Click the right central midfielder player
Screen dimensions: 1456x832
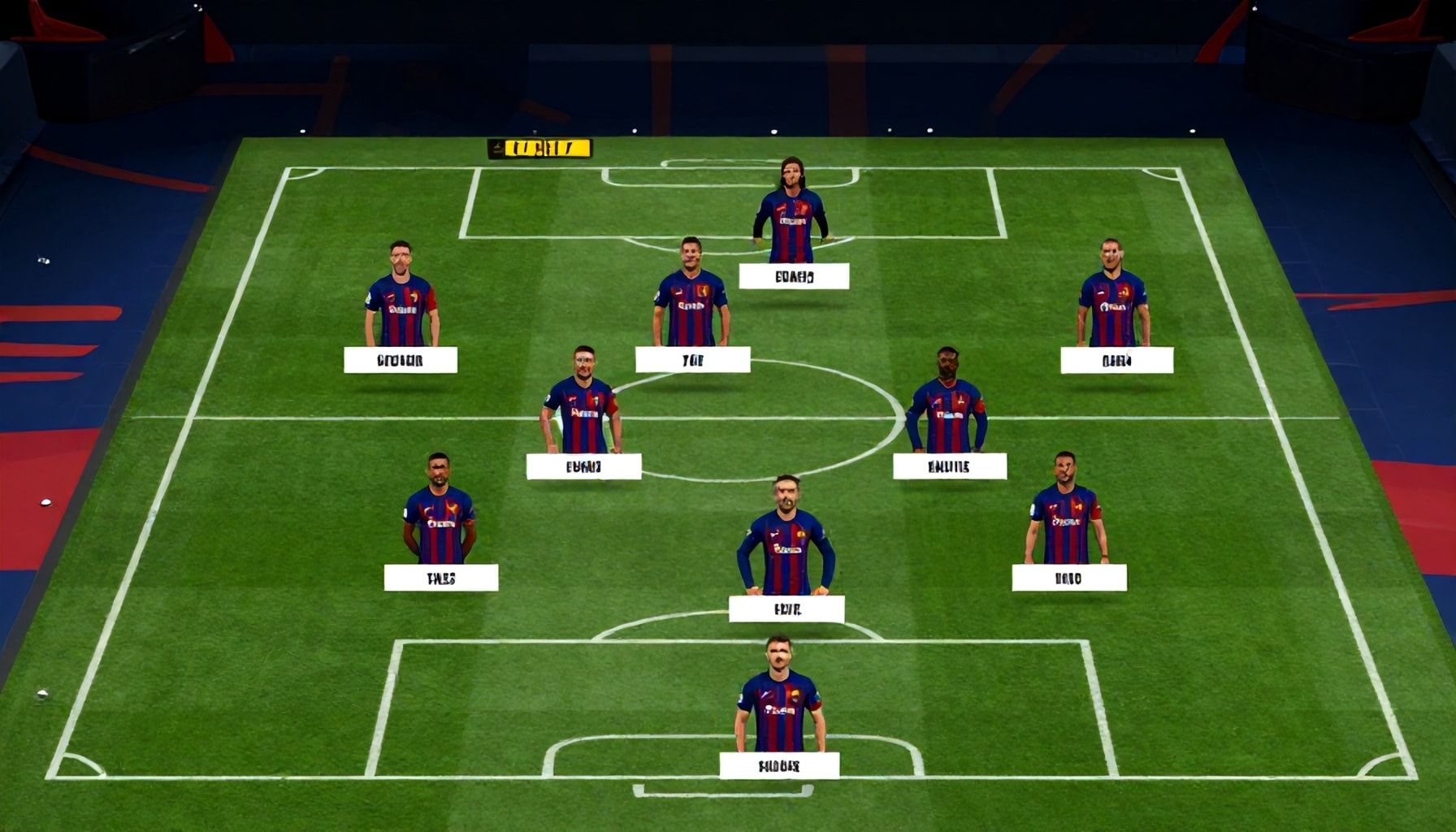click(951, 406)
